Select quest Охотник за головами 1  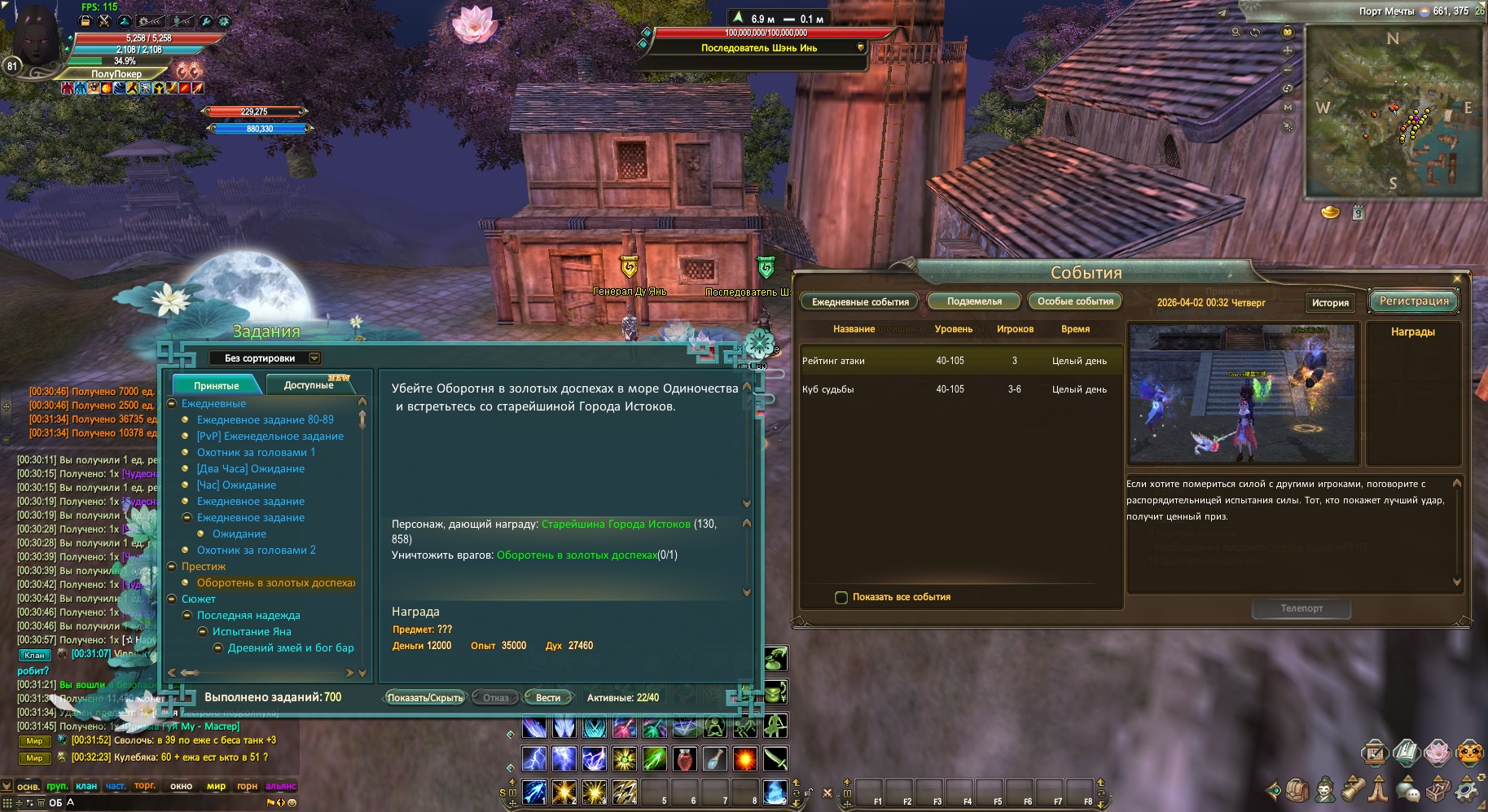click(256, 453)
